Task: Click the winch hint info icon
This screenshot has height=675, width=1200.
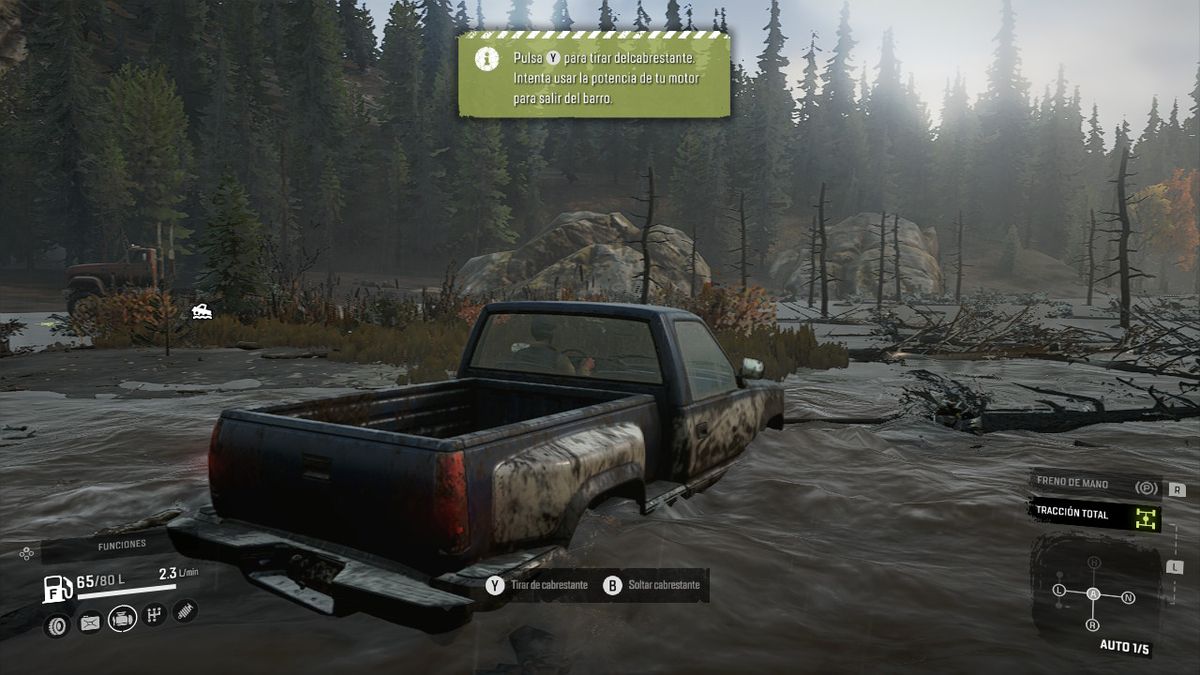Action: tap(488, 59)
